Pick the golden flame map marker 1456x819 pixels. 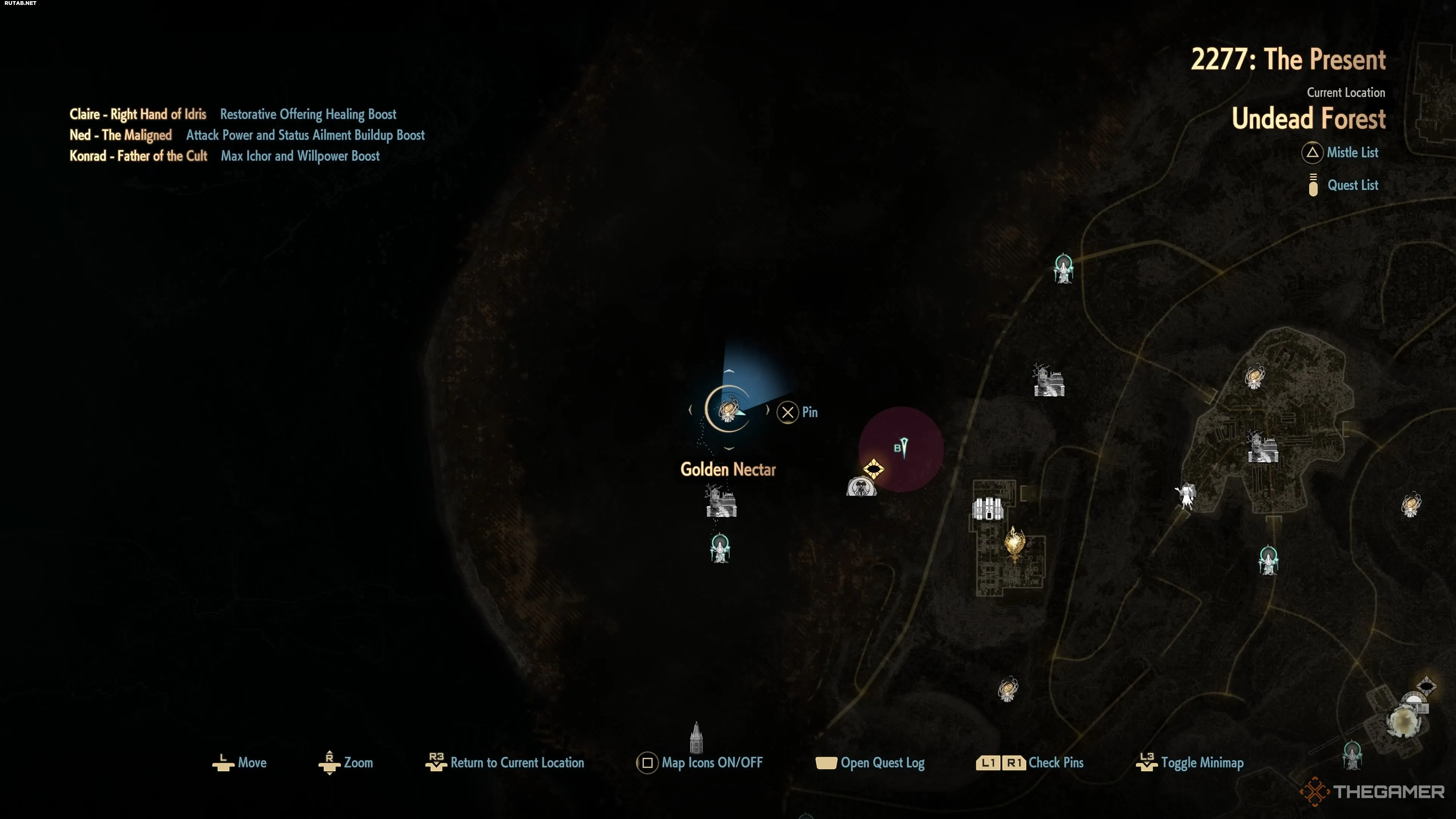(1015, 543)
